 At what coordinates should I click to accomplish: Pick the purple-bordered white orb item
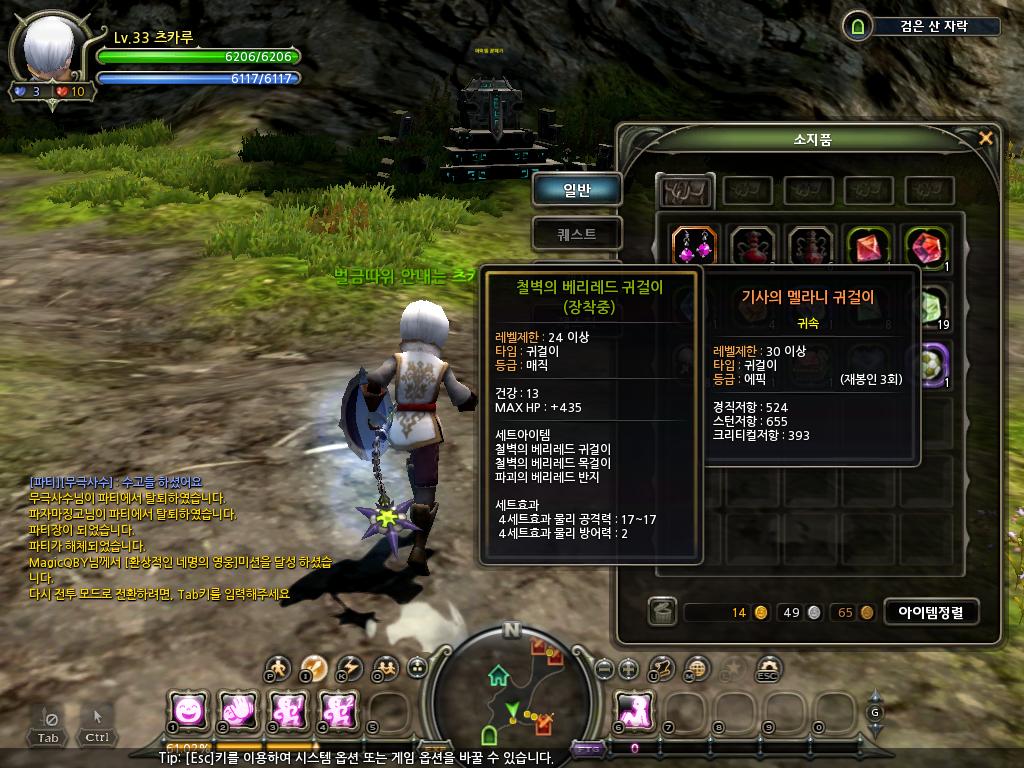point(933,364)
